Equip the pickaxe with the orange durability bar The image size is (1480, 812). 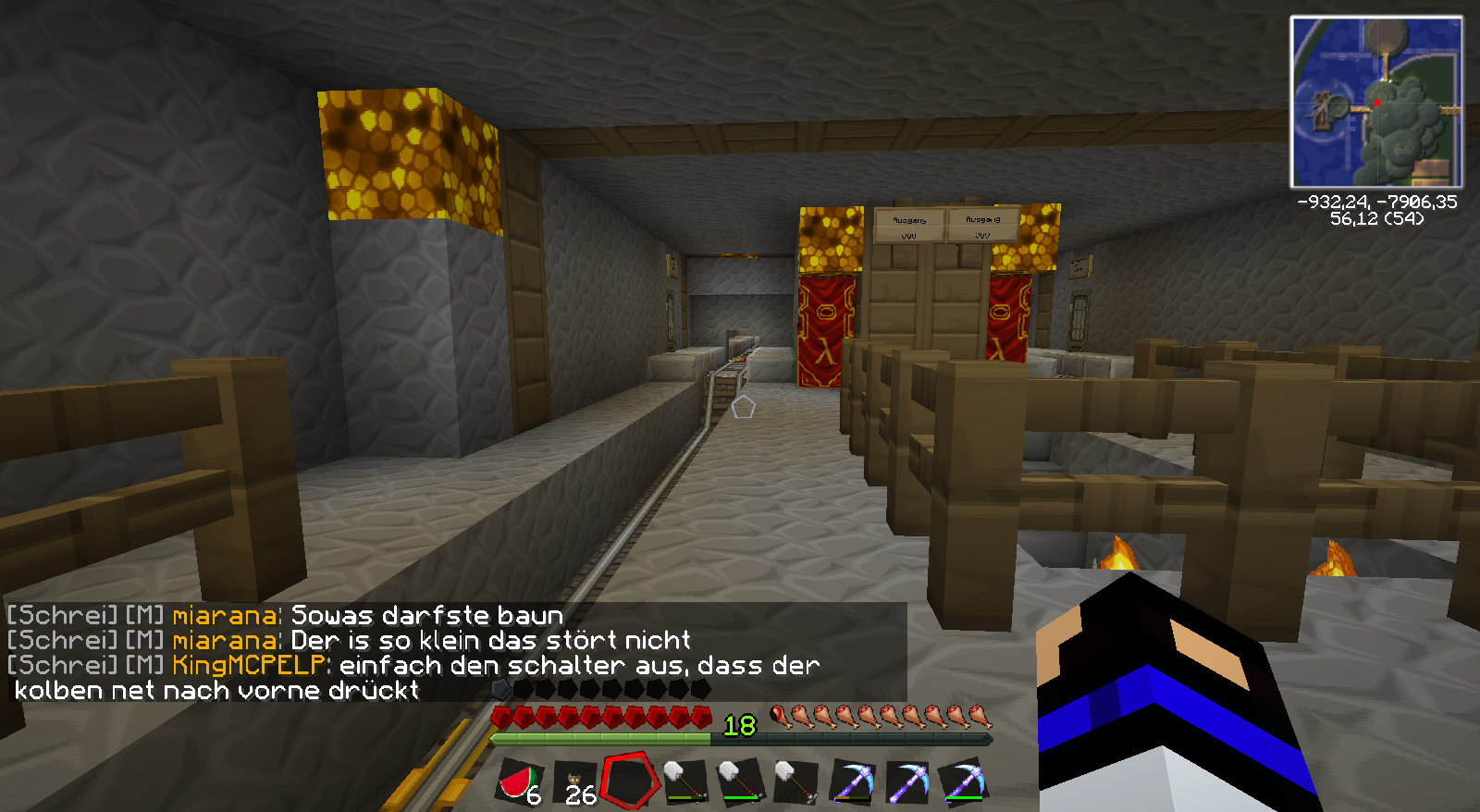(852, 781)
